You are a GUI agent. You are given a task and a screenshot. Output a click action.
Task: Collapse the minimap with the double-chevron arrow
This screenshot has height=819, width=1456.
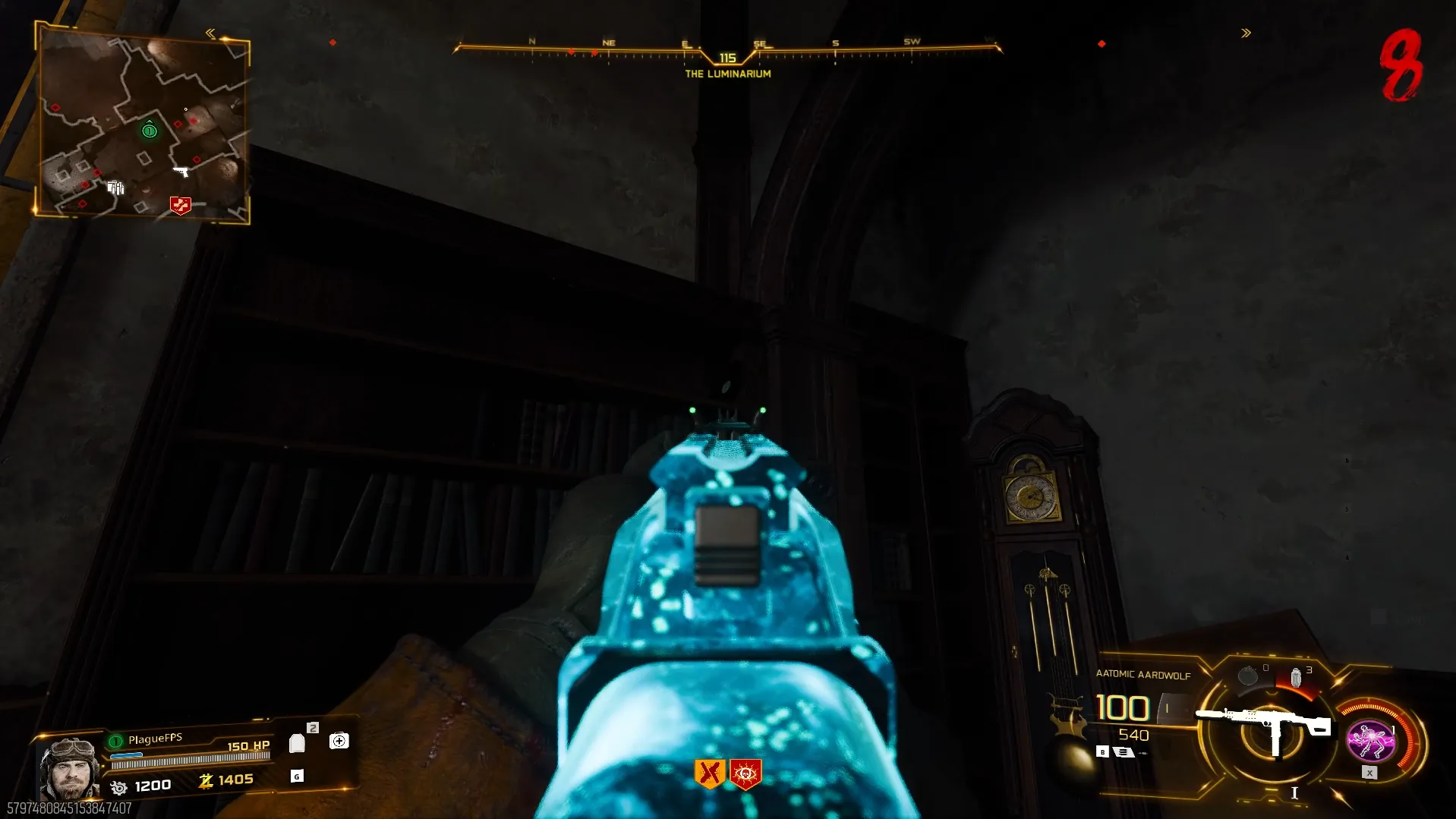coord(210,33)
